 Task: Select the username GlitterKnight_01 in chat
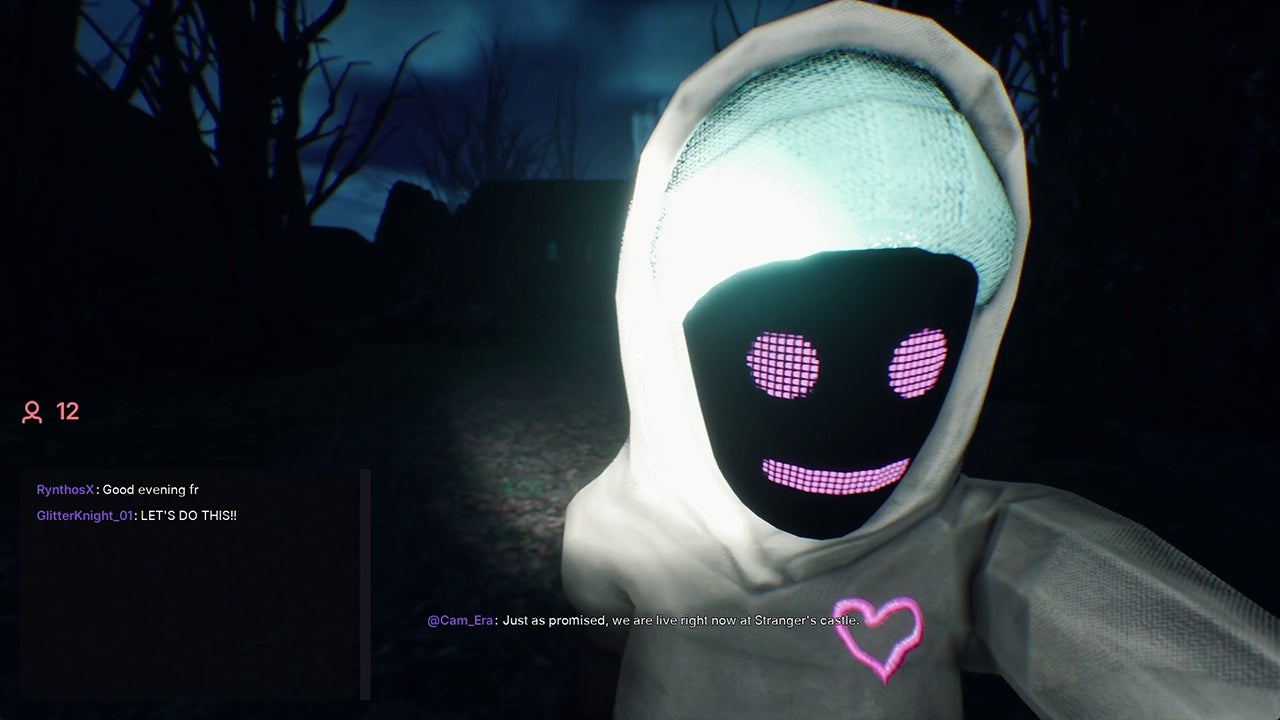(83, 517)
